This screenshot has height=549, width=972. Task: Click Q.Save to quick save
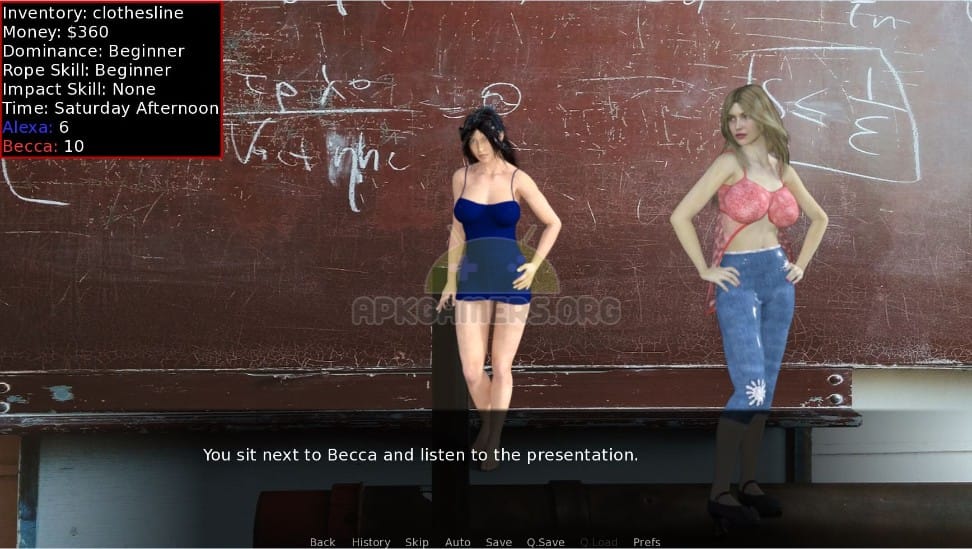pos(545,542)
